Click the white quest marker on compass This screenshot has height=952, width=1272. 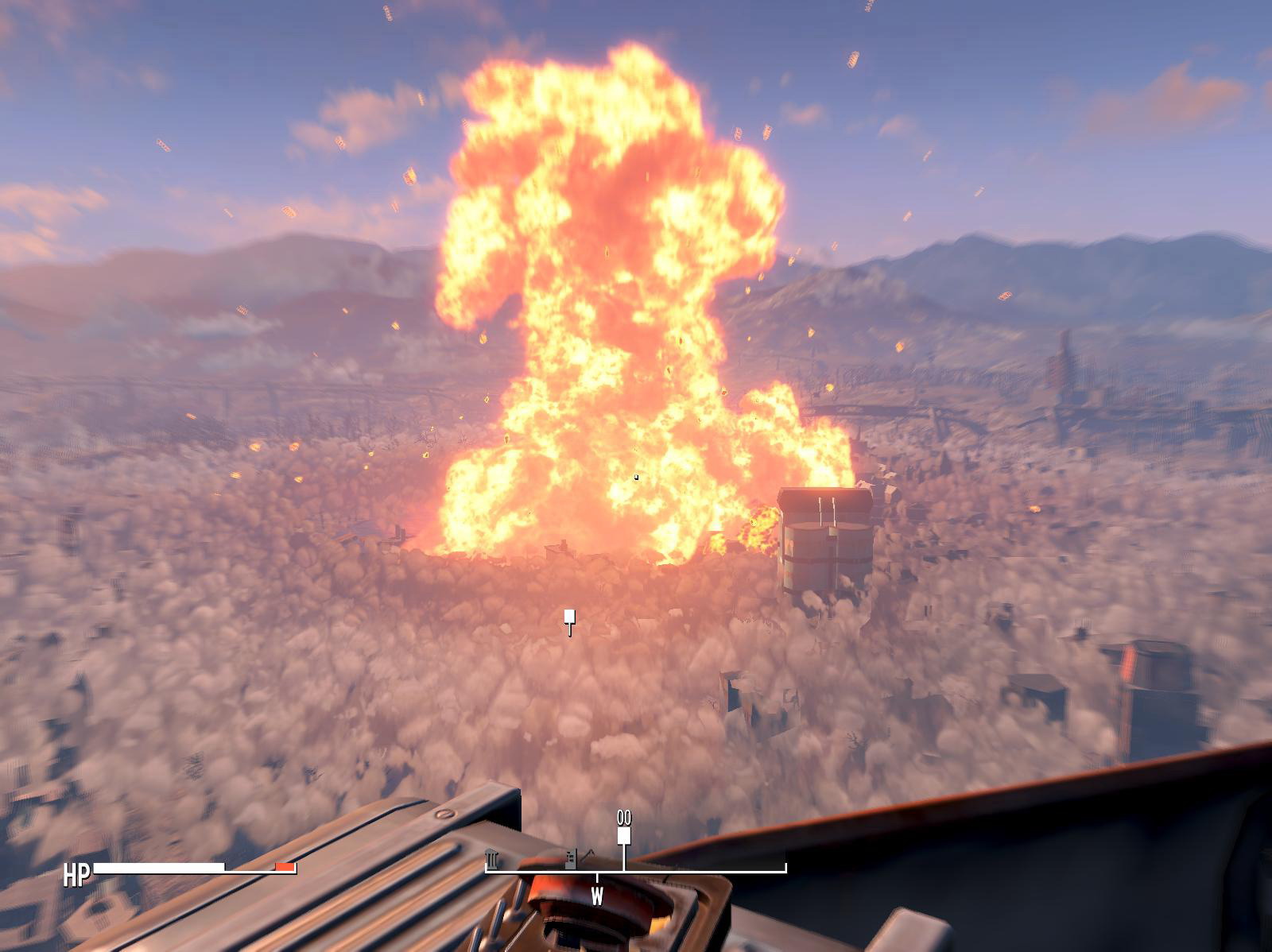click(x=624, y=835)
